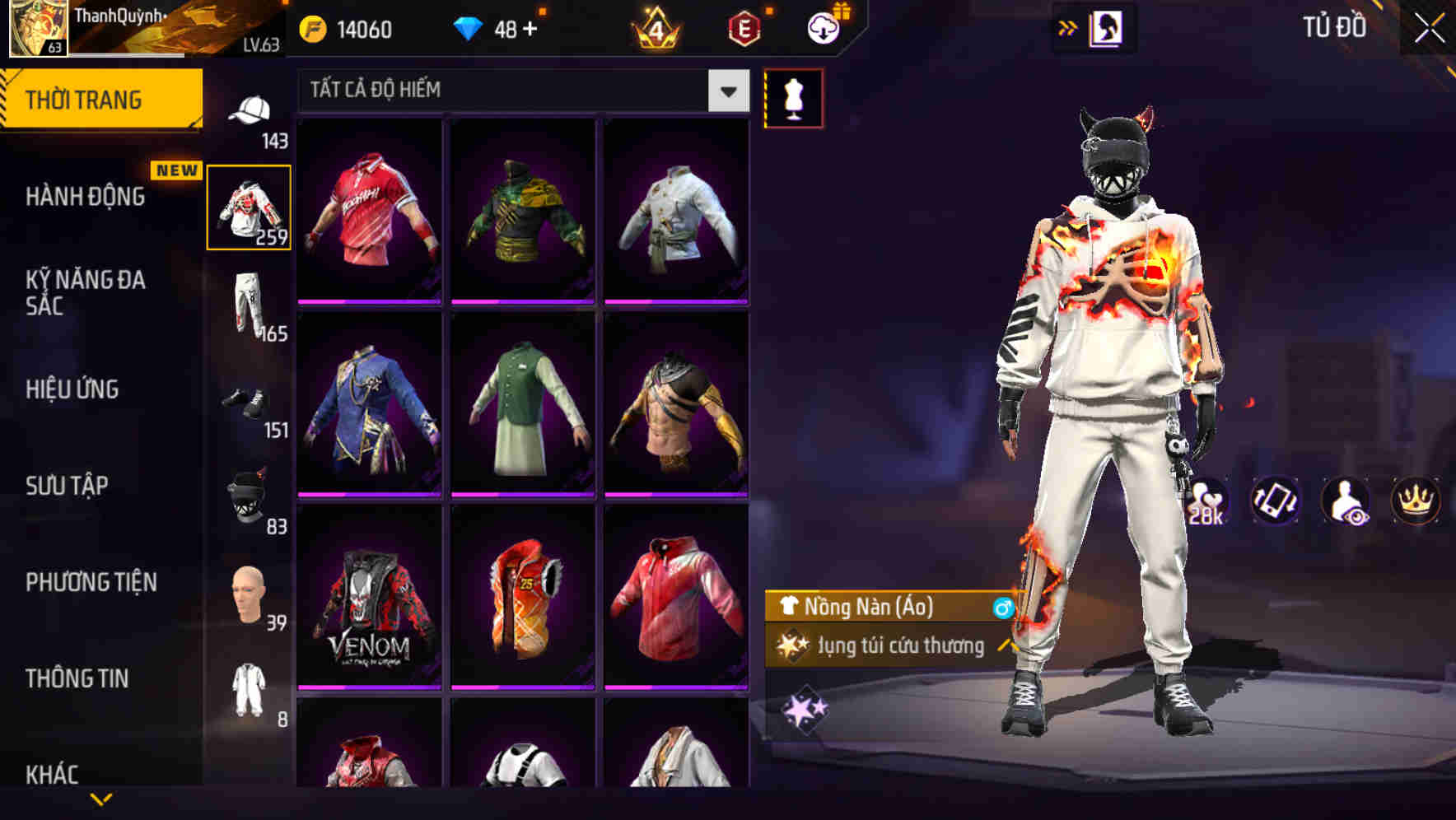The height and width of the screenshot is (820, 1456).
Task: Click the yellow double-arrow chevron near Tủ Đồ
Action: coord(1066,27)
